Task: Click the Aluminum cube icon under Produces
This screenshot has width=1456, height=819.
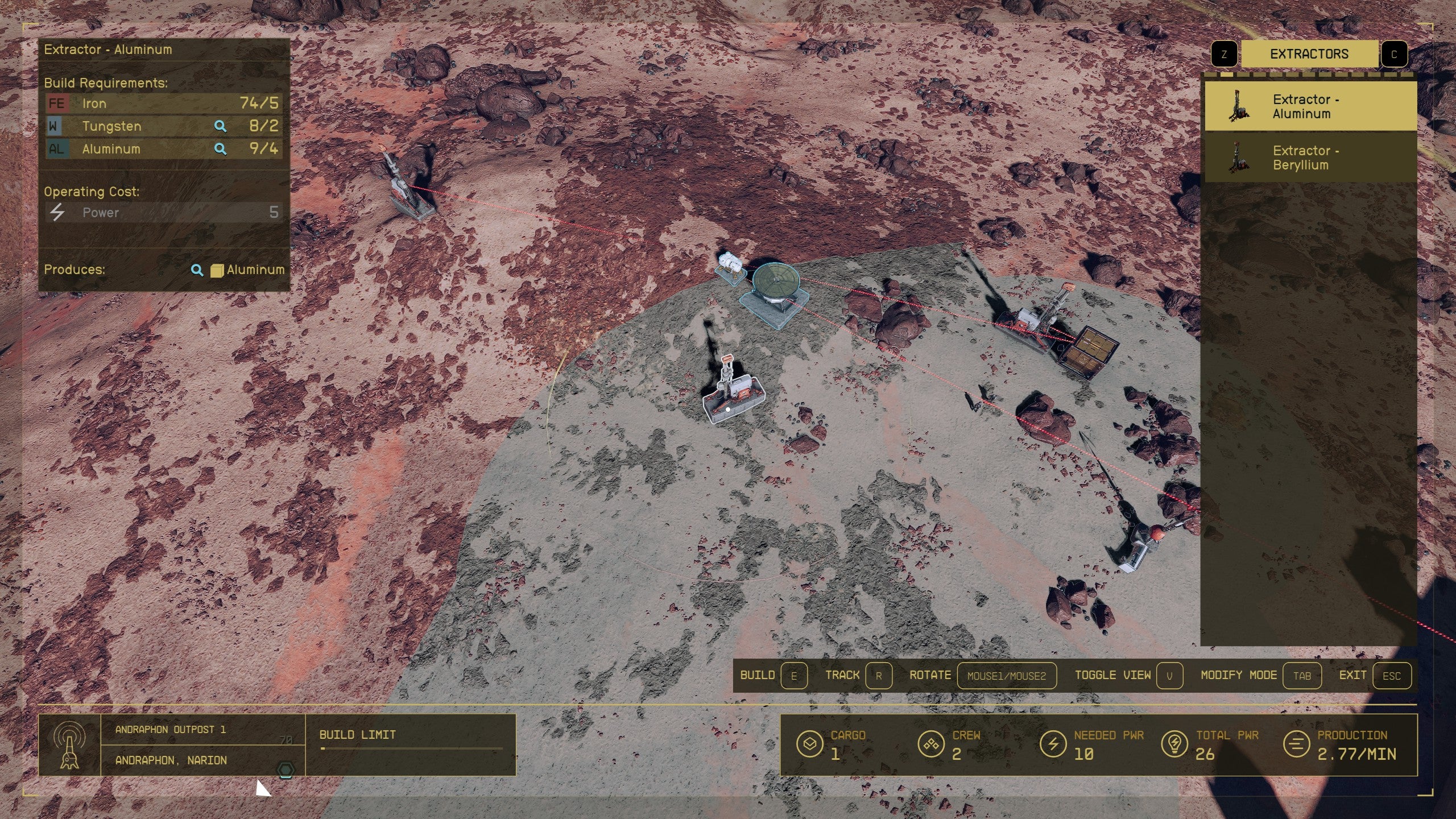Action: point(217,270)
